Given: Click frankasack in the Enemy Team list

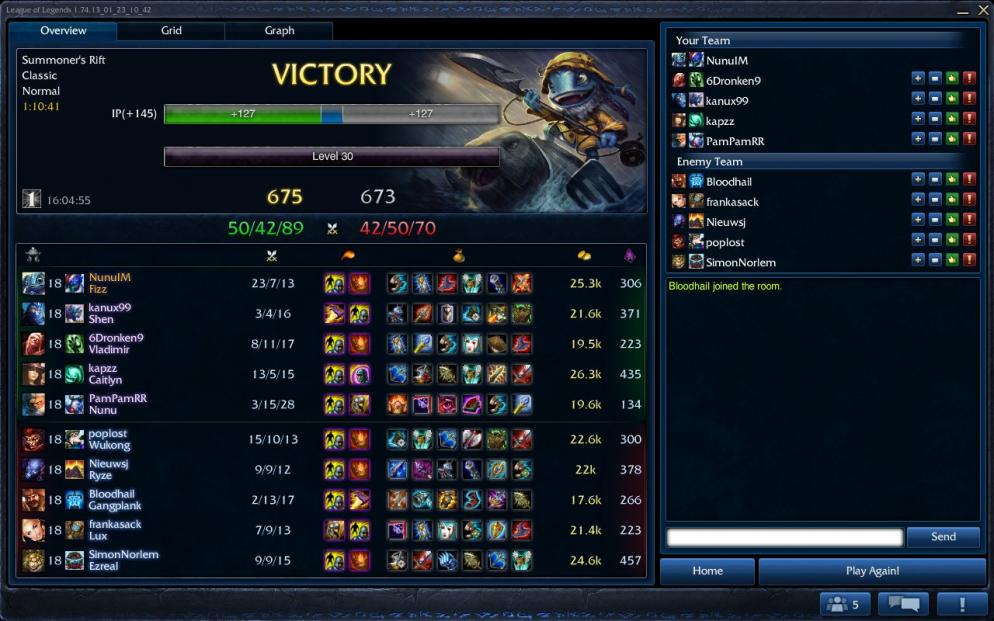Looking at the screenshot, I should 732,202.
